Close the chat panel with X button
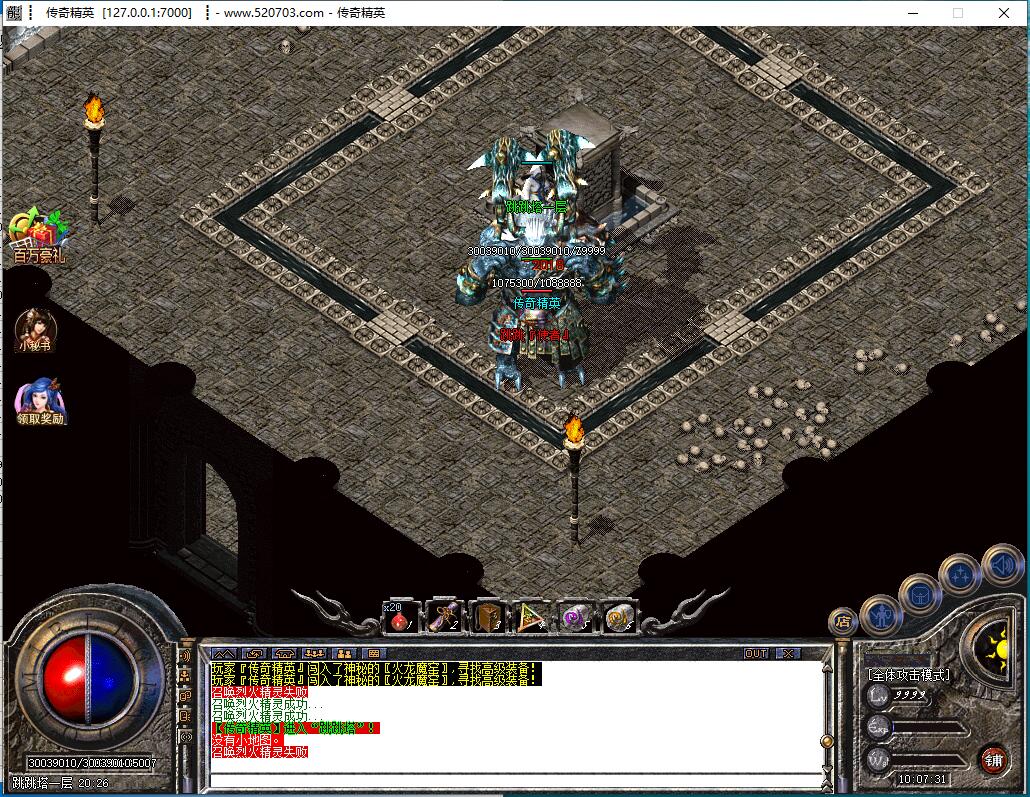This screenshot has height=797, width=1030. pyautogui.click(x=788, y=653)
